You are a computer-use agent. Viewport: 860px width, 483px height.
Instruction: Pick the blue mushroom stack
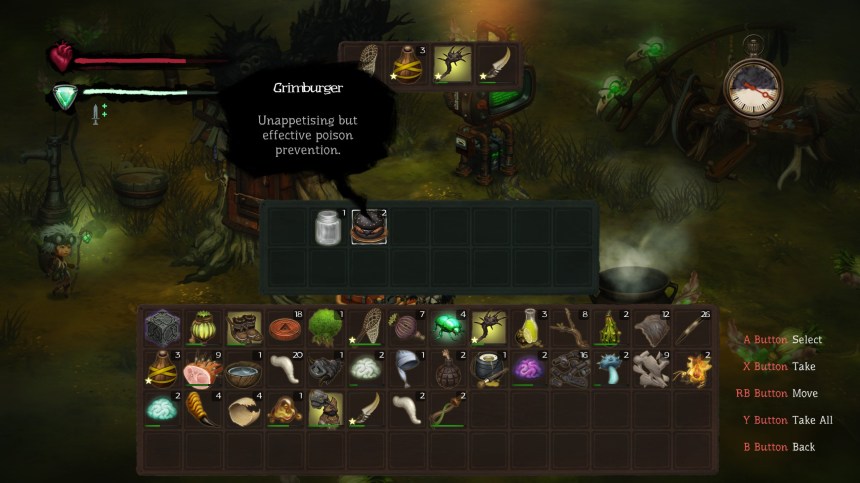pyautogui.click(x=610, y=369)
